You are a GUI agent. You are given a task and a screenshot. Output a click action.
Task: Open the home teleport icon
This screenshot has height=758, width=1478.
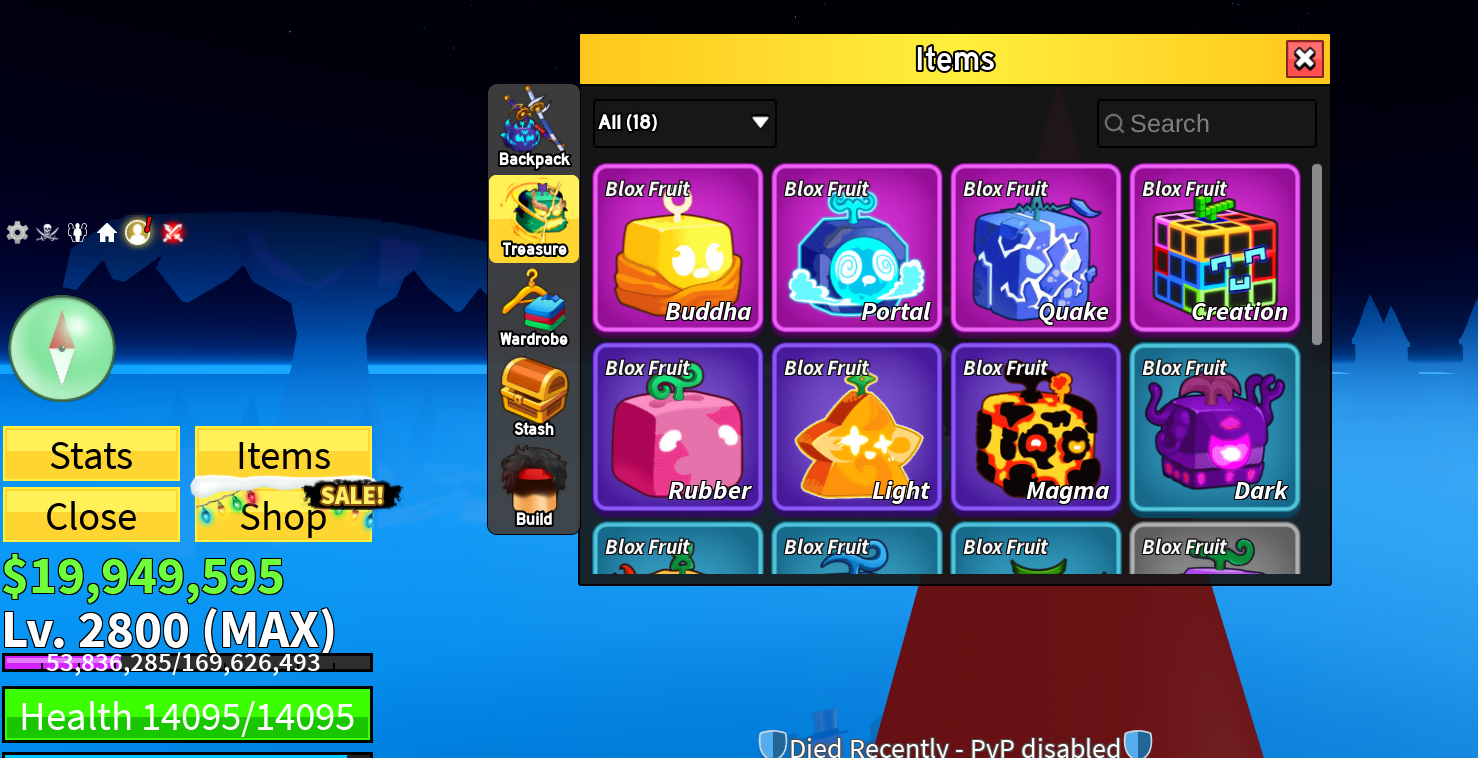tap(107, 232)
